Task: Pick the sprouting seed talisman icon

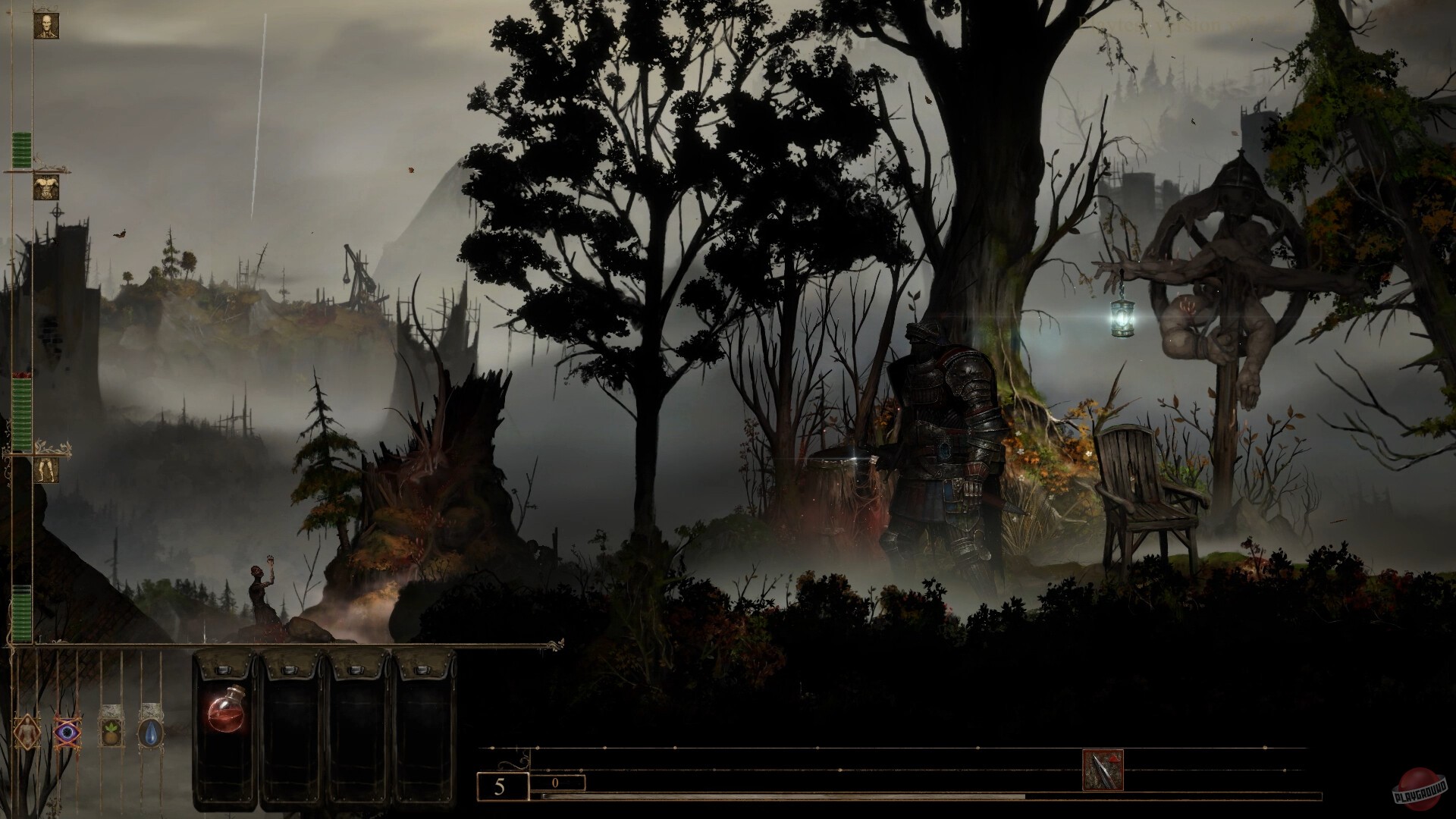Action: [x=112, y=733]
